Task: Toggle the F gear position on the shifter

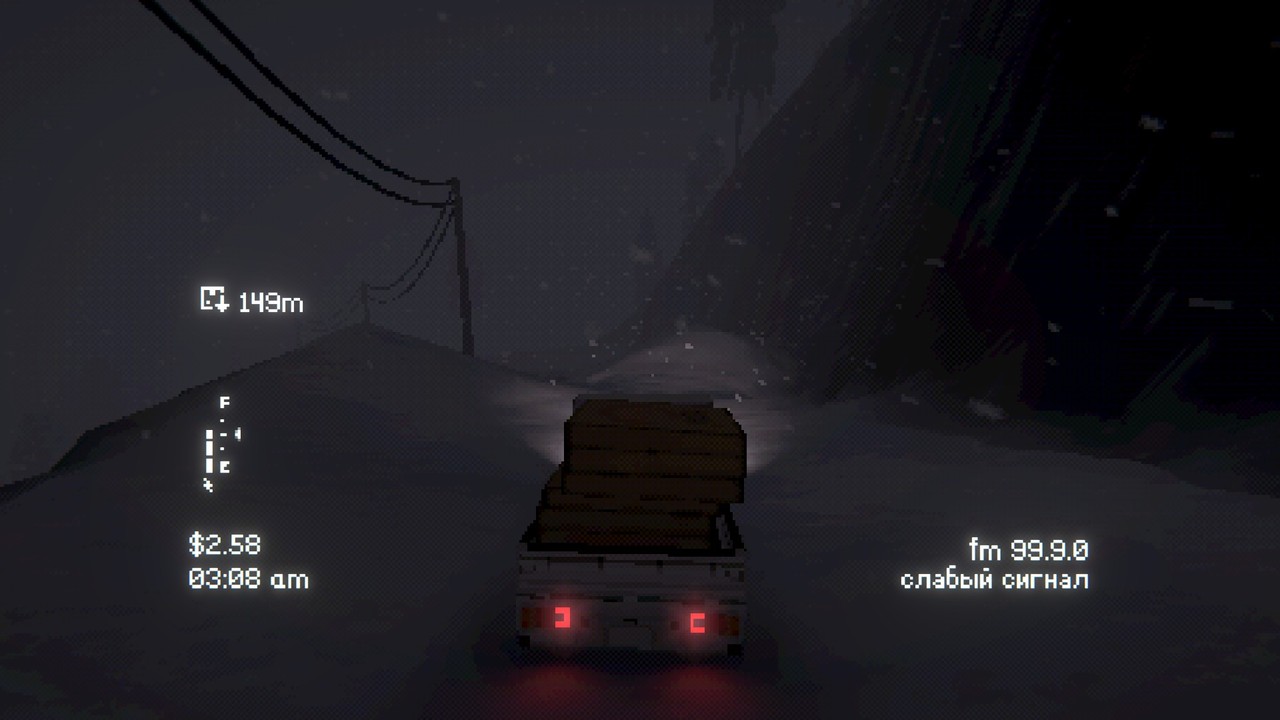Action: click(224, 403)
